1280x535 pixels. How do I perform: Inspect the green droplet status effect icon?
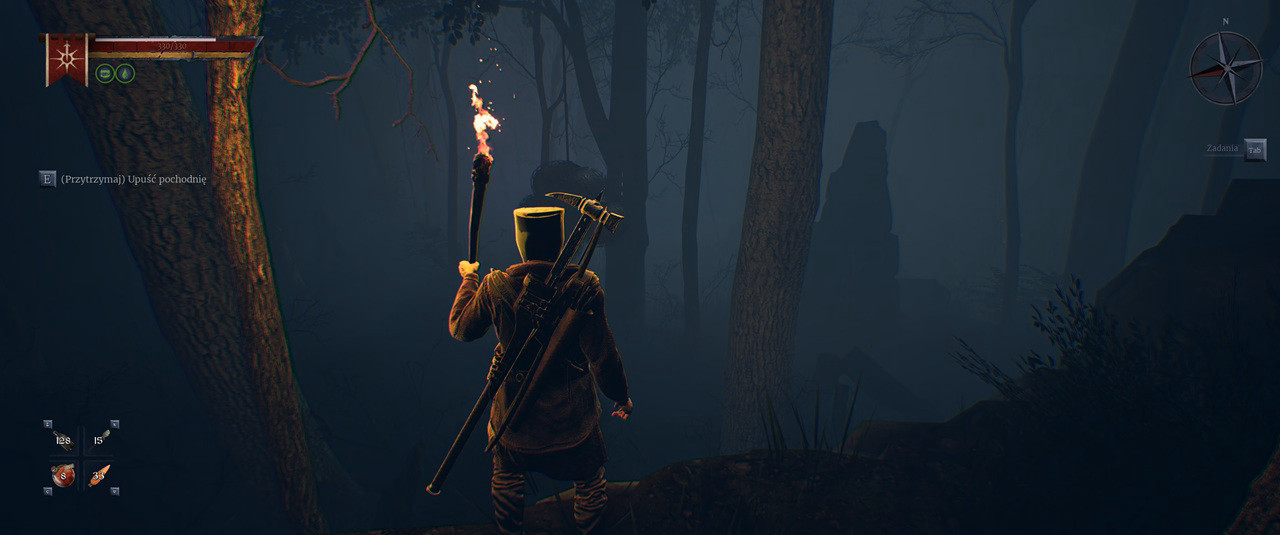(125, 73)
